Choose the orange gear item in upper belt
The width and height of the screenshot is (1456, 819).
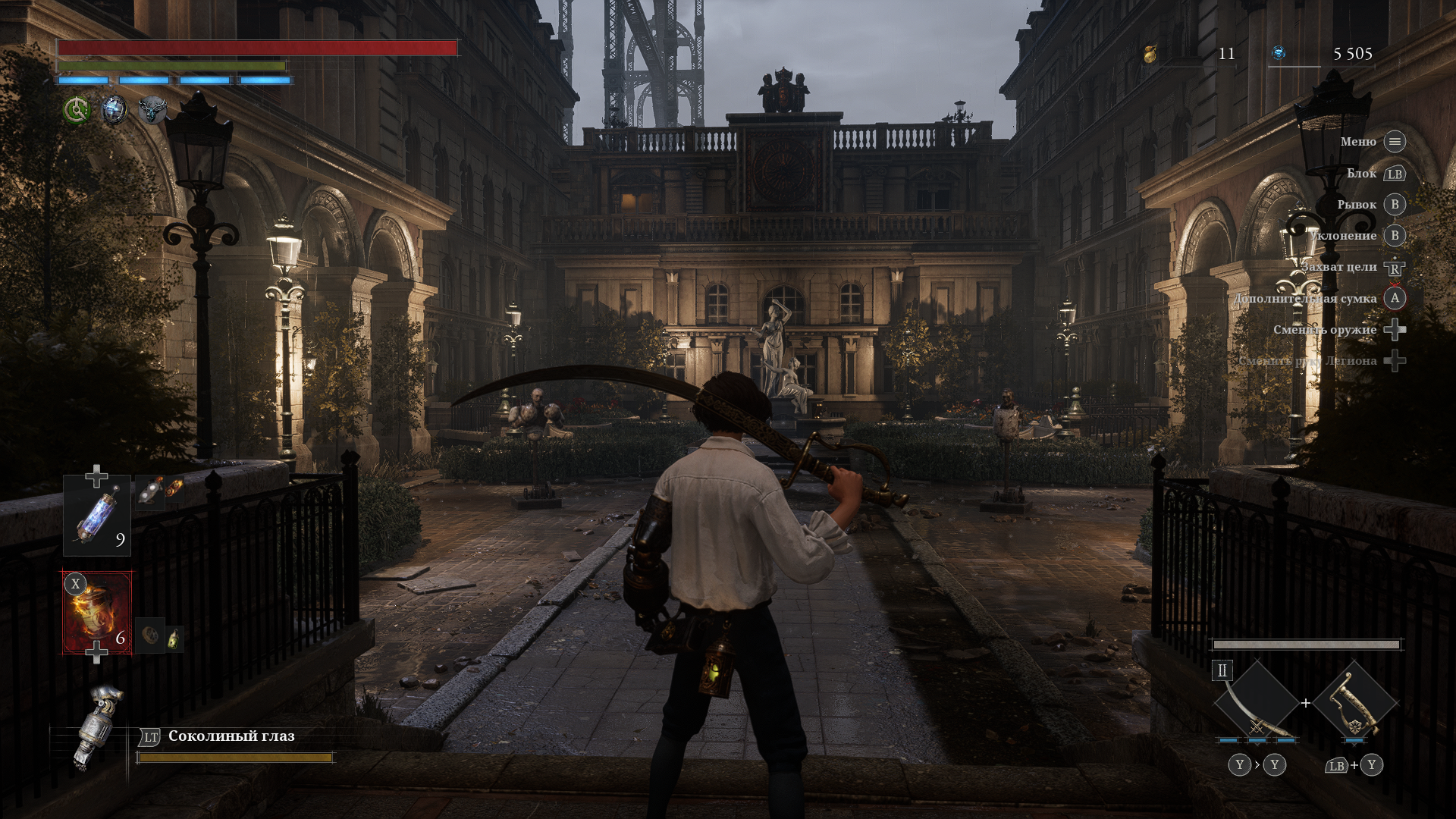pos(174,488)
